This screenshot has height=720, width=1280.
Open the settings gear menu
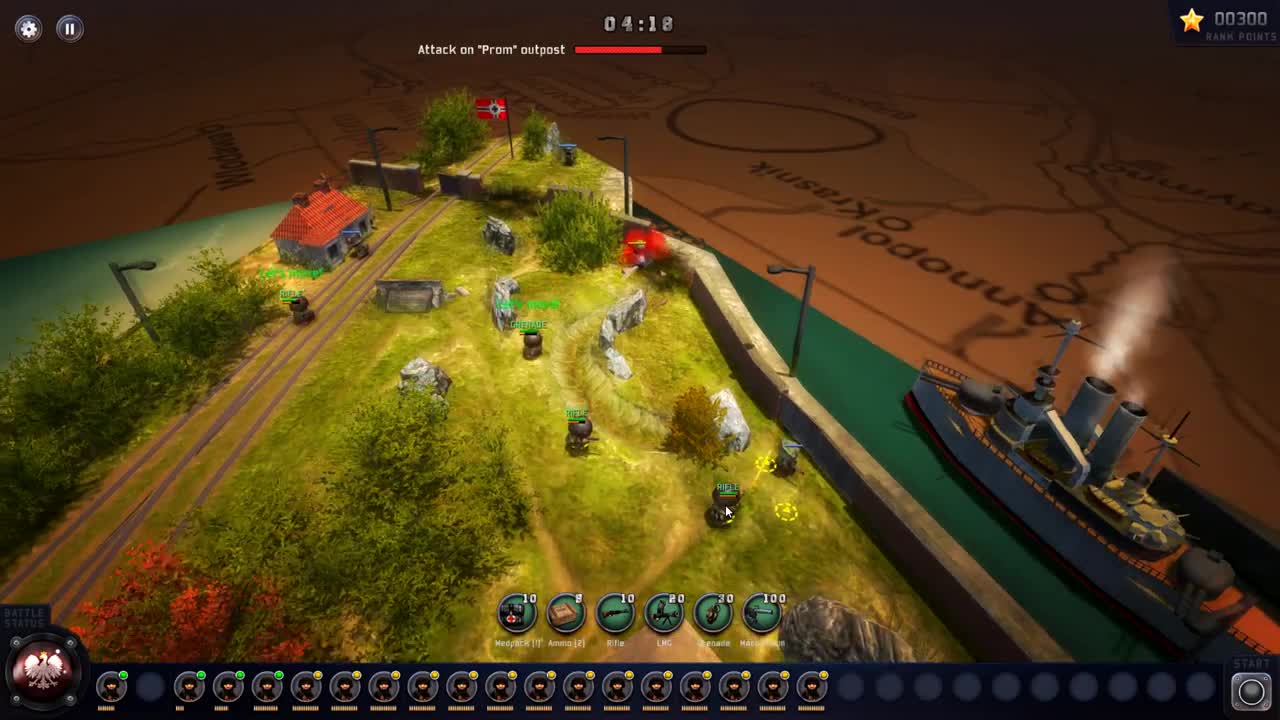tap(28, 28)
